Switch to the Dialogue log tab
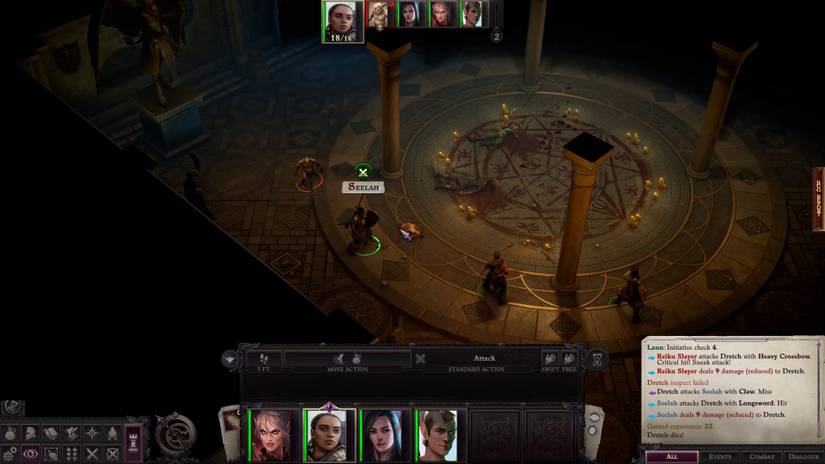The width and height of the screenshot is (825, 464). pyautogui.click(x=804, y=456)
